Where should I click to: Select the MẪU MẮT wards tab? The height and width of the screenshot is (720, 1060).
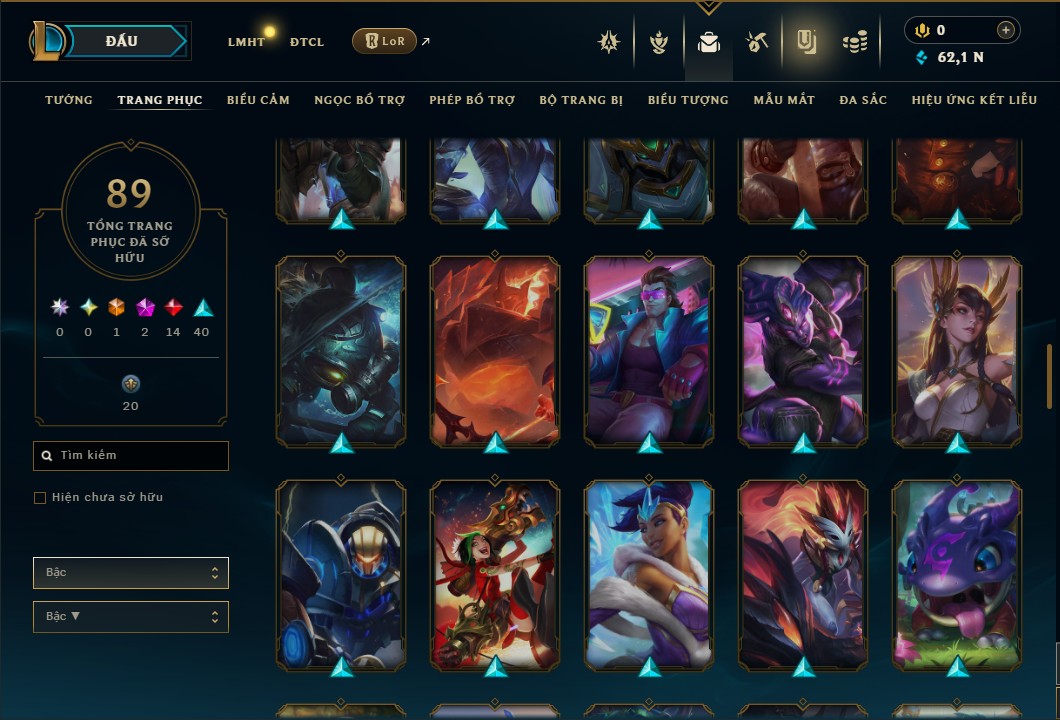(784, 100)
